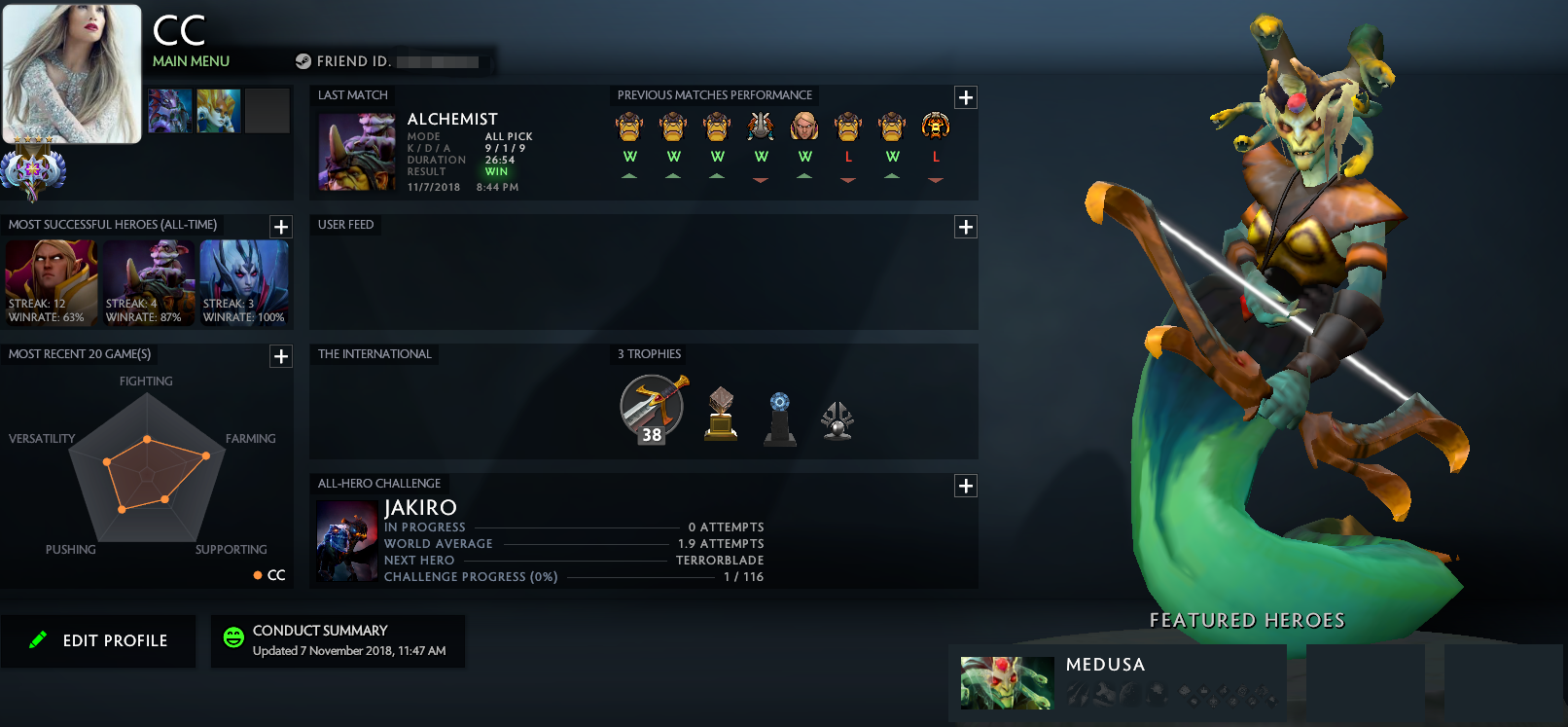Open the Main Menu
The image size is (1568, 727).
pyautogui.click(x=191, y=60)
